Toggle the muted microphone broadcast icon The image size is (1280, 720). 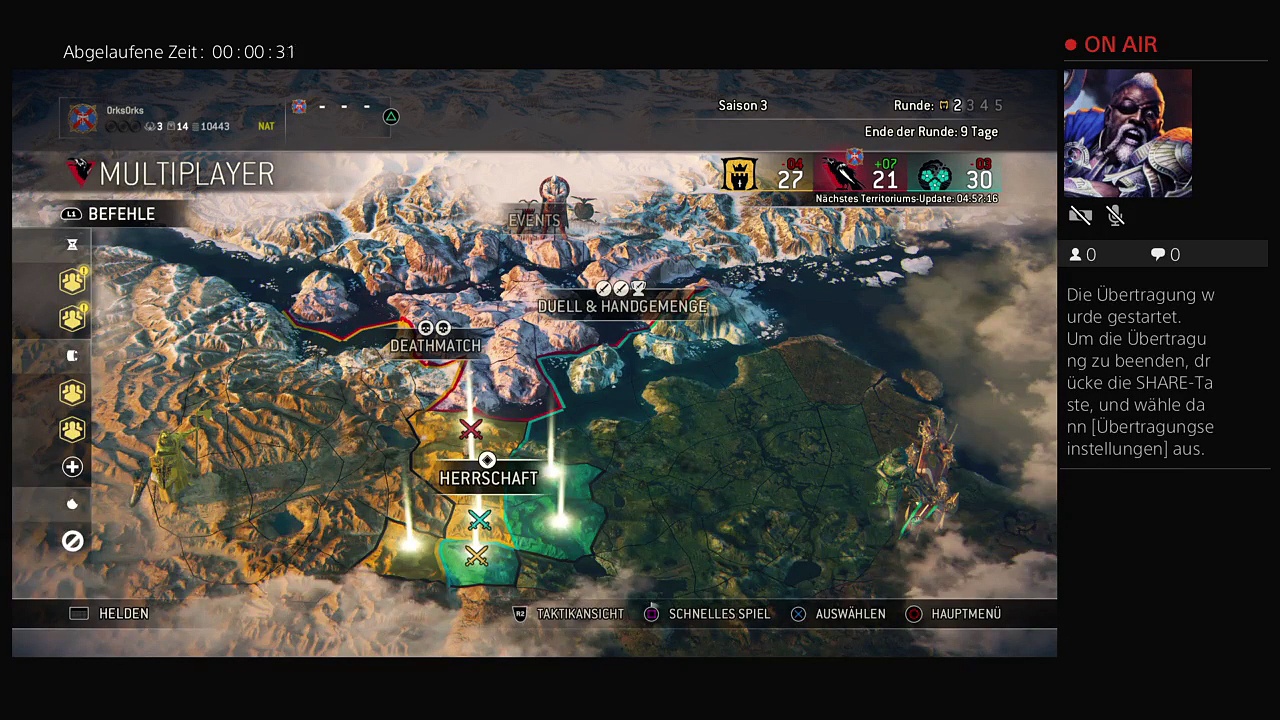(x=1116, y=215)
